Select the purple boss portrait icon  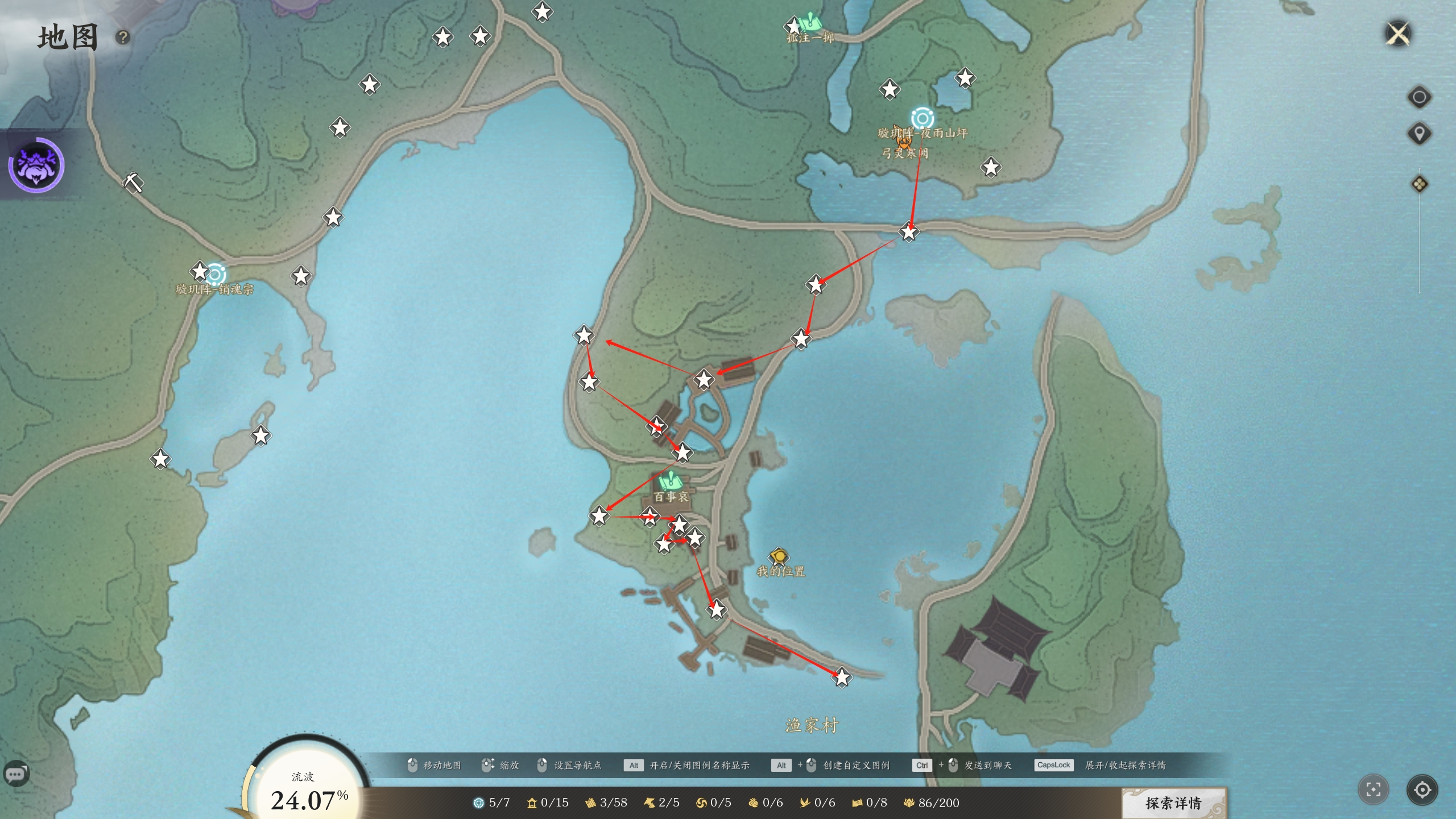[36, 165]
